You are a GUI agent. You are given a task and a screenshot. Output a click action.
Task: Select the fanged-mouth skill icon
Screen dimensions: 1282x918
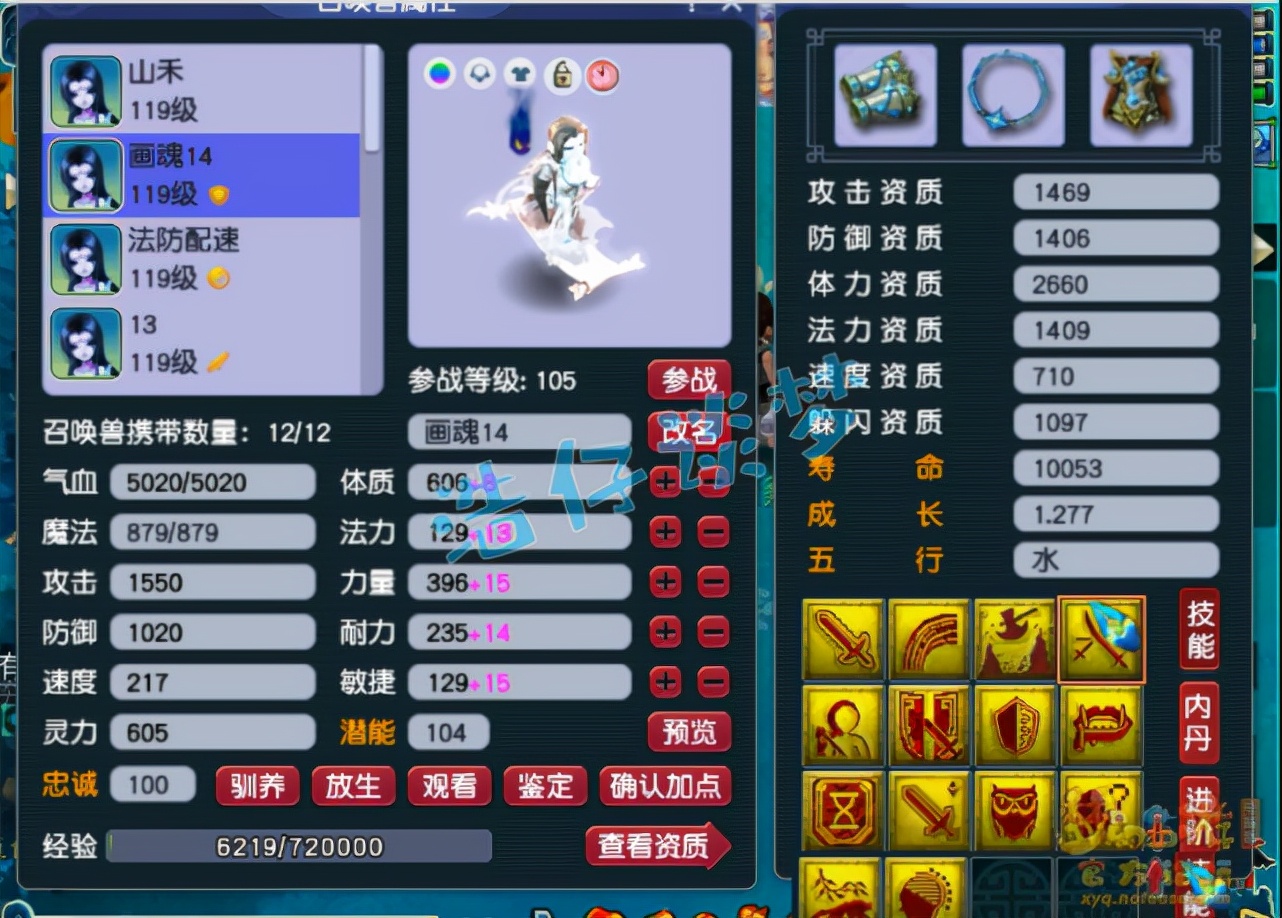pos(1101,725)
